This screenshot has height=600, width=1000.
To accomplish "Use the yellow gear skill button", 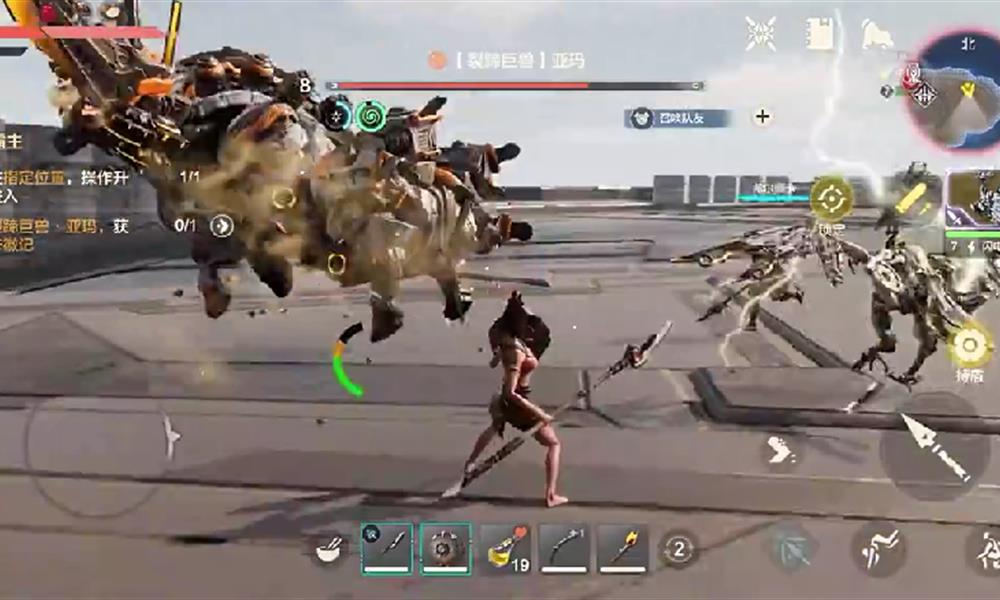I will pyautogui.click(x=968, y=346).
